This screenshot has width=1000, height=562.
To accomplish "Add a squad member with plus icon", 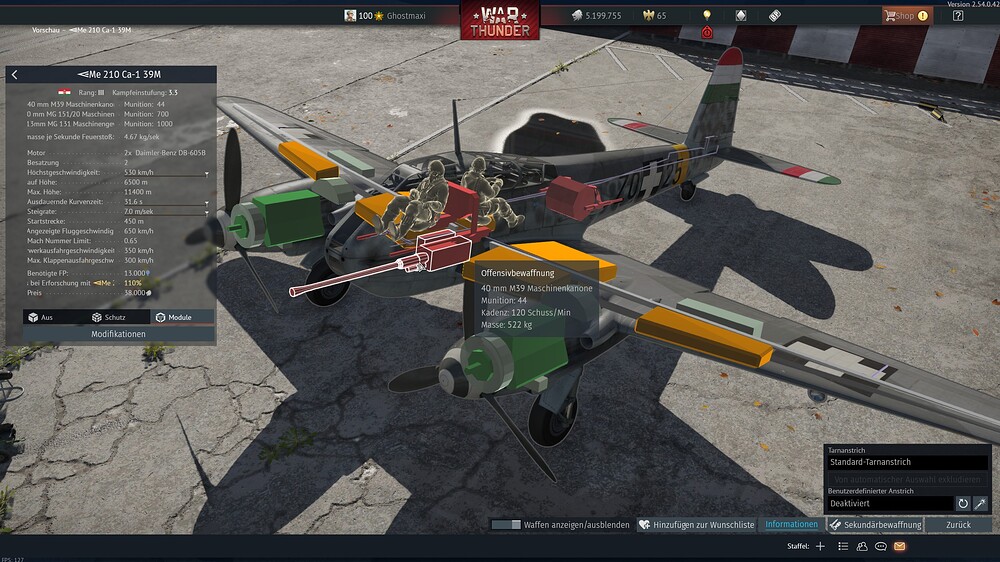I will (x=820, y=546).
